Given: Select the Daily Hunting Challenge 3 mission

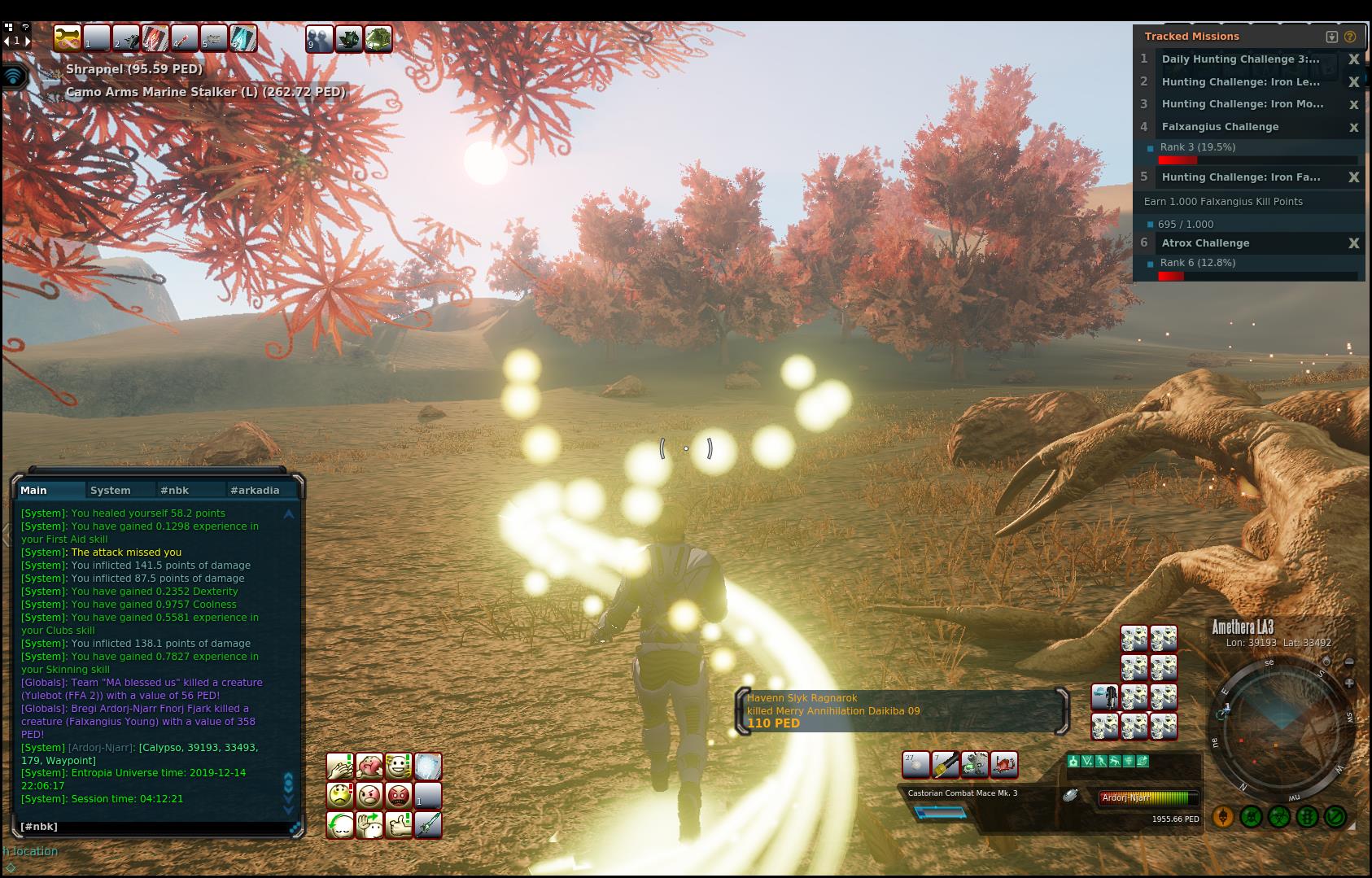Looking at the screenshot, I should 1240,59.
